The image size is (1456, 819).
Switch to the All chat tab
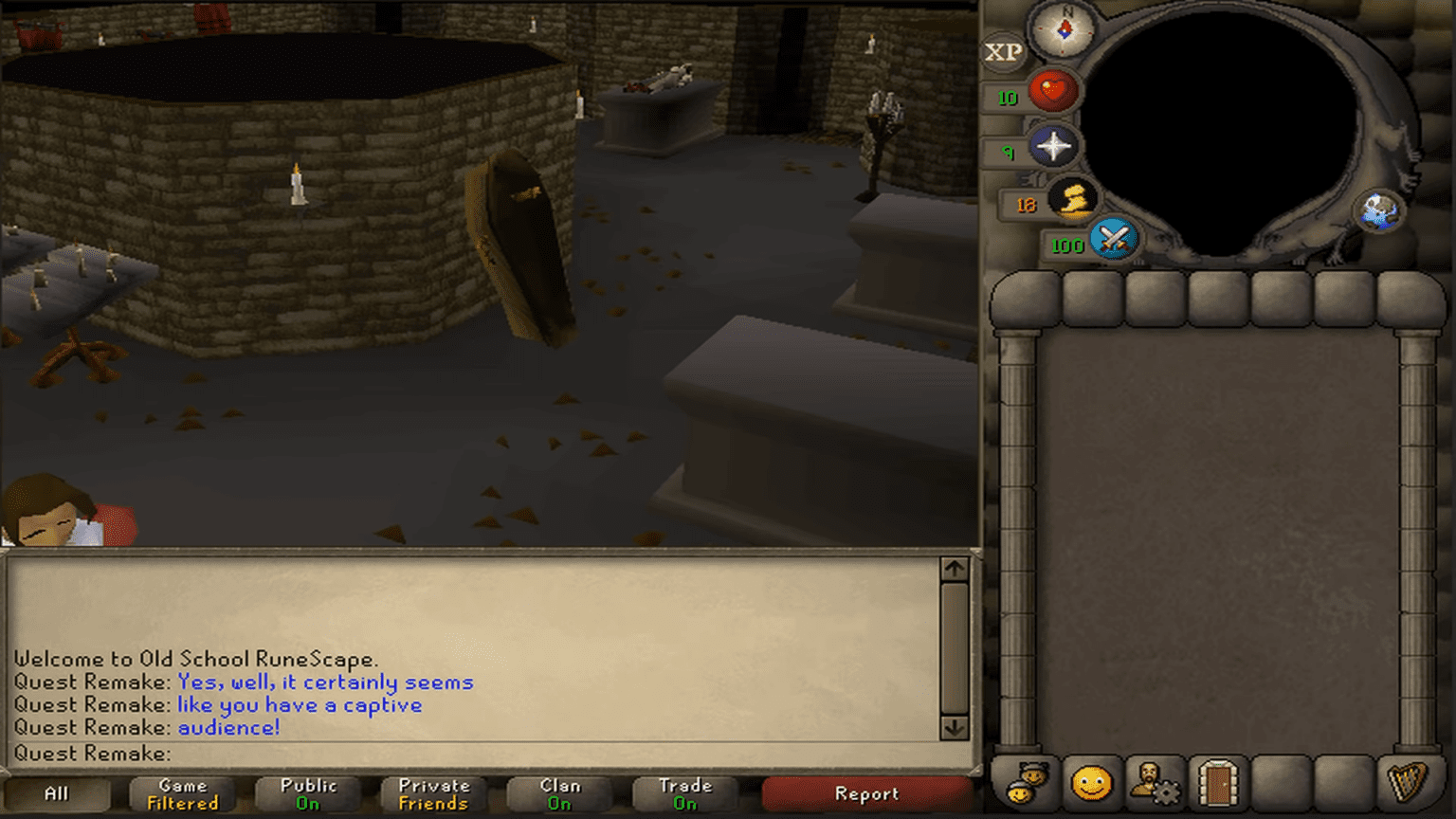click(x=60, y=793)
